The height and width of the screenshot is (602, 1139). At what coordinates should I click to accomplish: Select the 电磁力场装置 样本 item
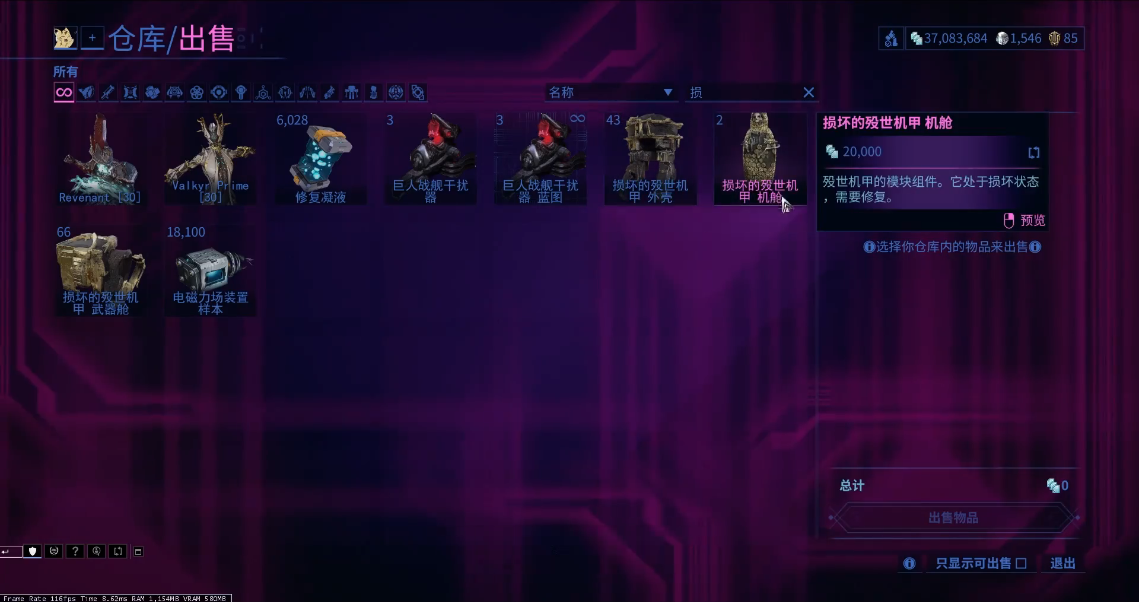[x=210, y=270]
